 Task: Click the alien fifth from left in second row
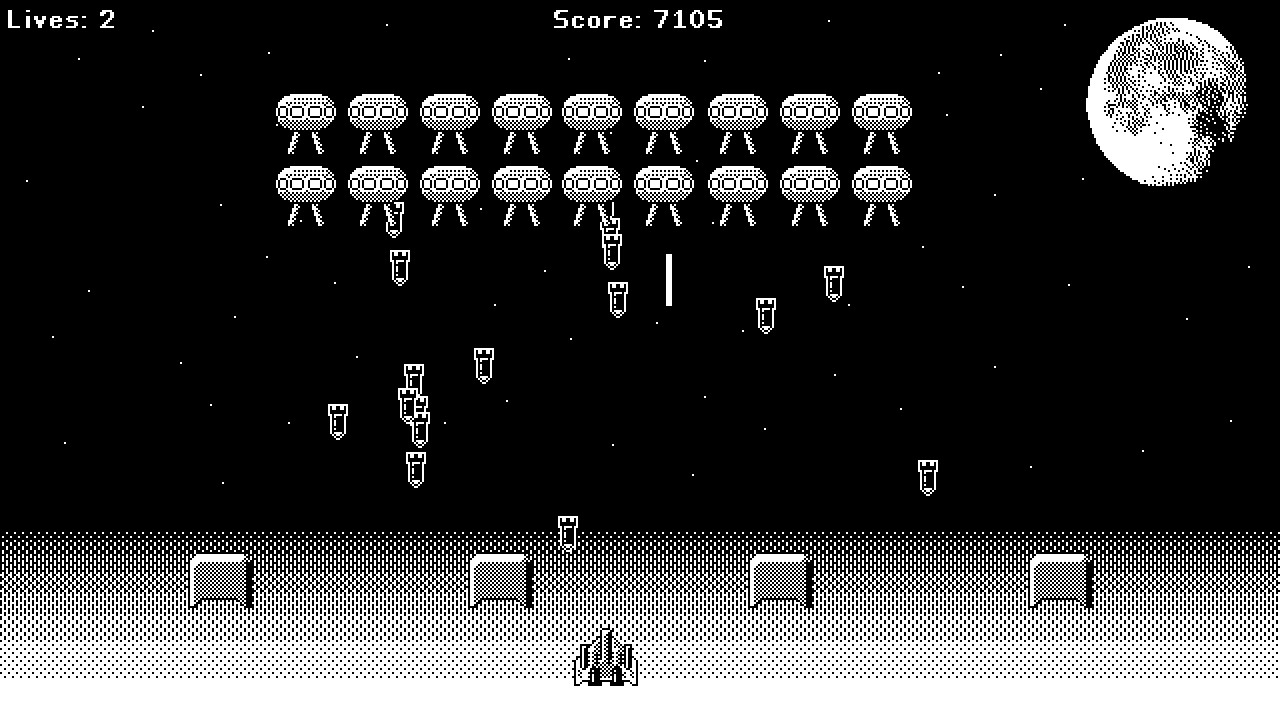click(x=593, y=185)
